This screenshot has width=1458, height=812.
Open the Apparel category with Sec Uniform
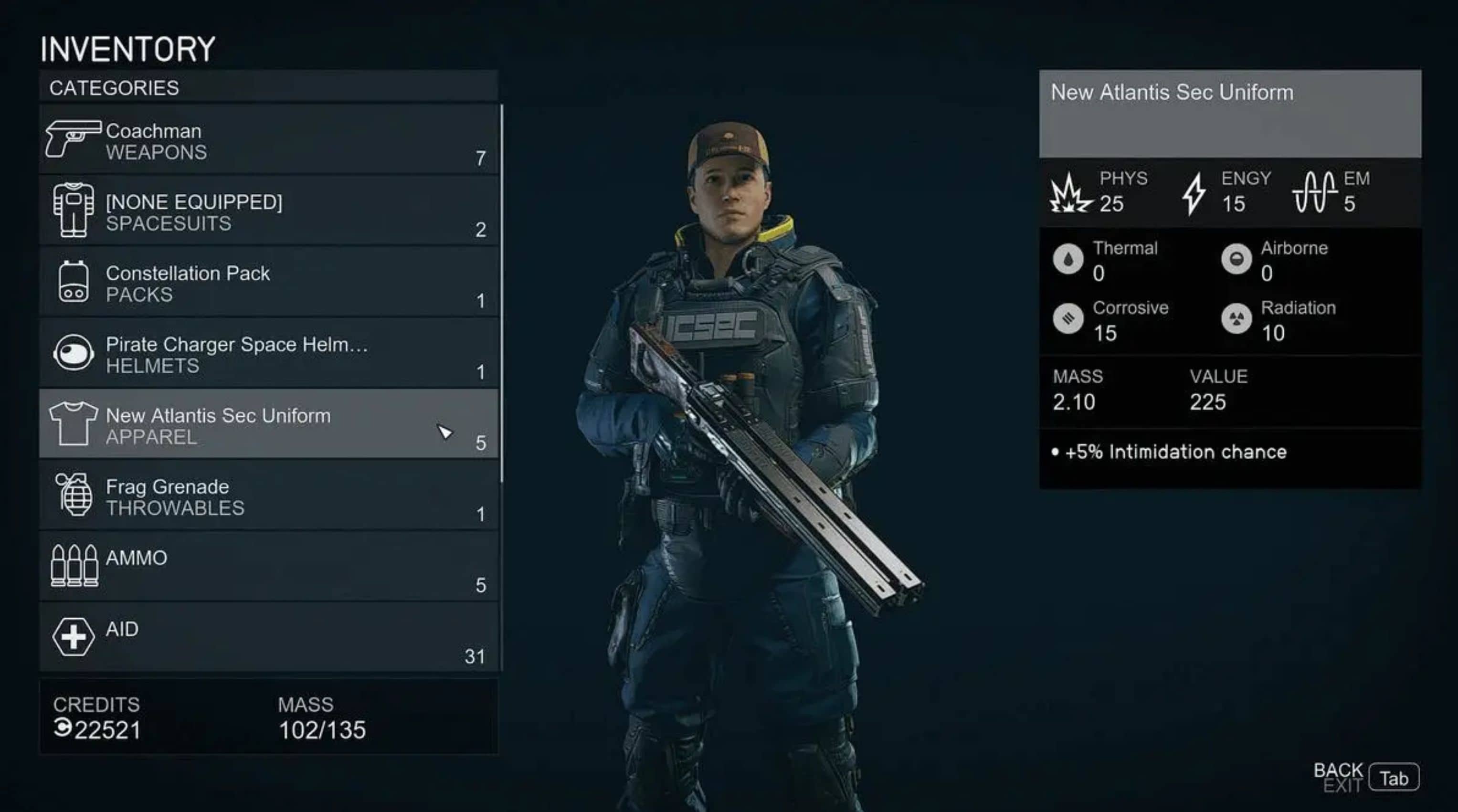268,425
